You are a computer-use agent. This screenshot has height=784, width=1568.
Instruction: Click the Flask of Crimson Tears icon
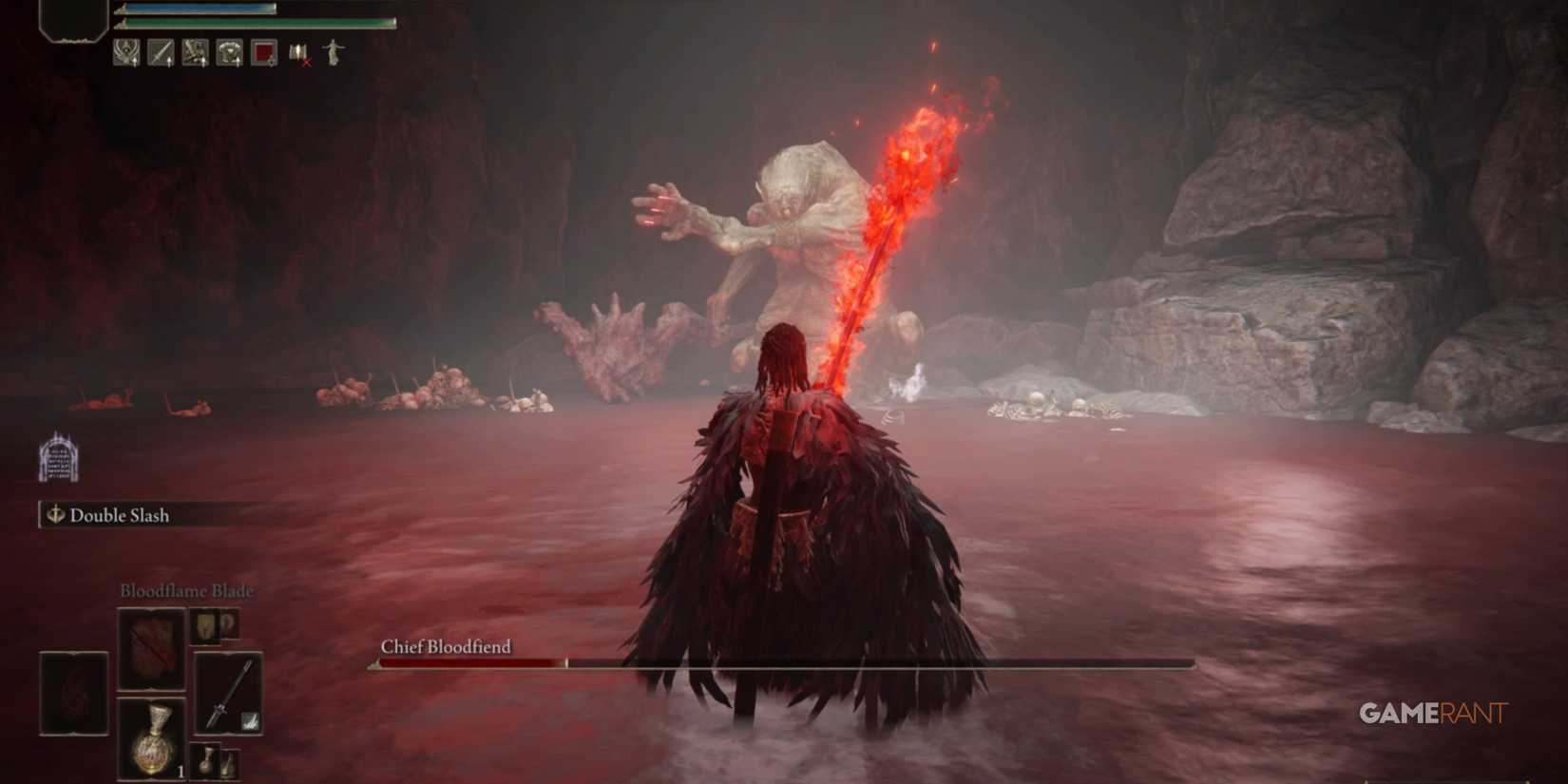point(152,740)
